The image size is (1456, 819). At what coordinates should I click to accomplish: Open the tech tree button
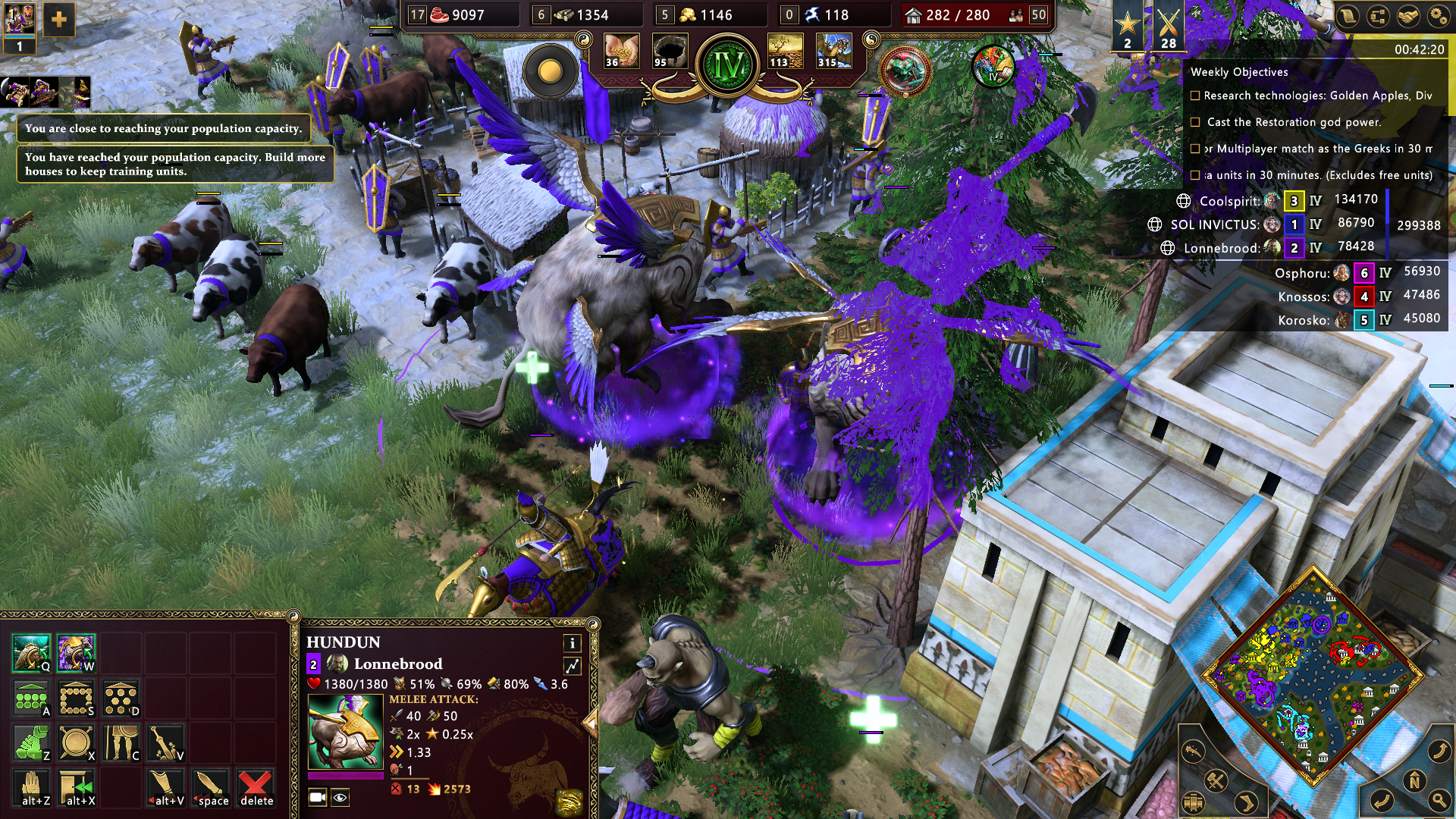pyautogui.click(x=1378, y=17)
